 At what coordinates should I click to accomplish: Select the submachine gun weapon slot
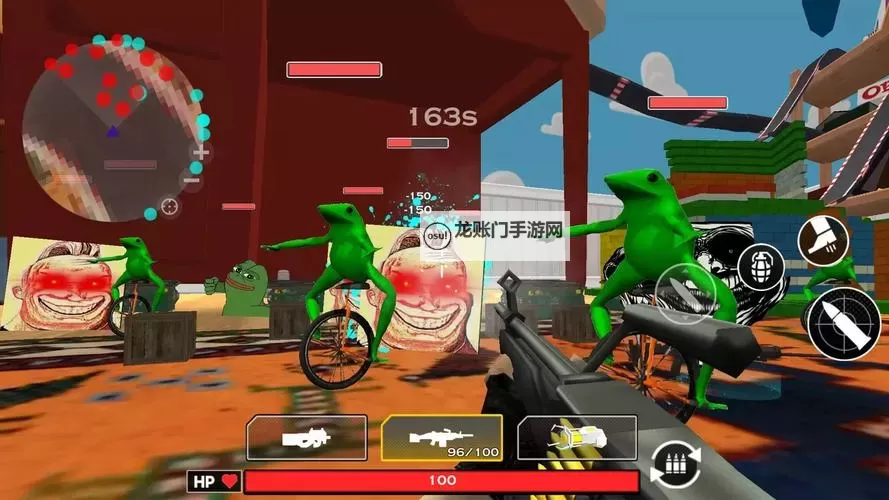coord(306,437)
